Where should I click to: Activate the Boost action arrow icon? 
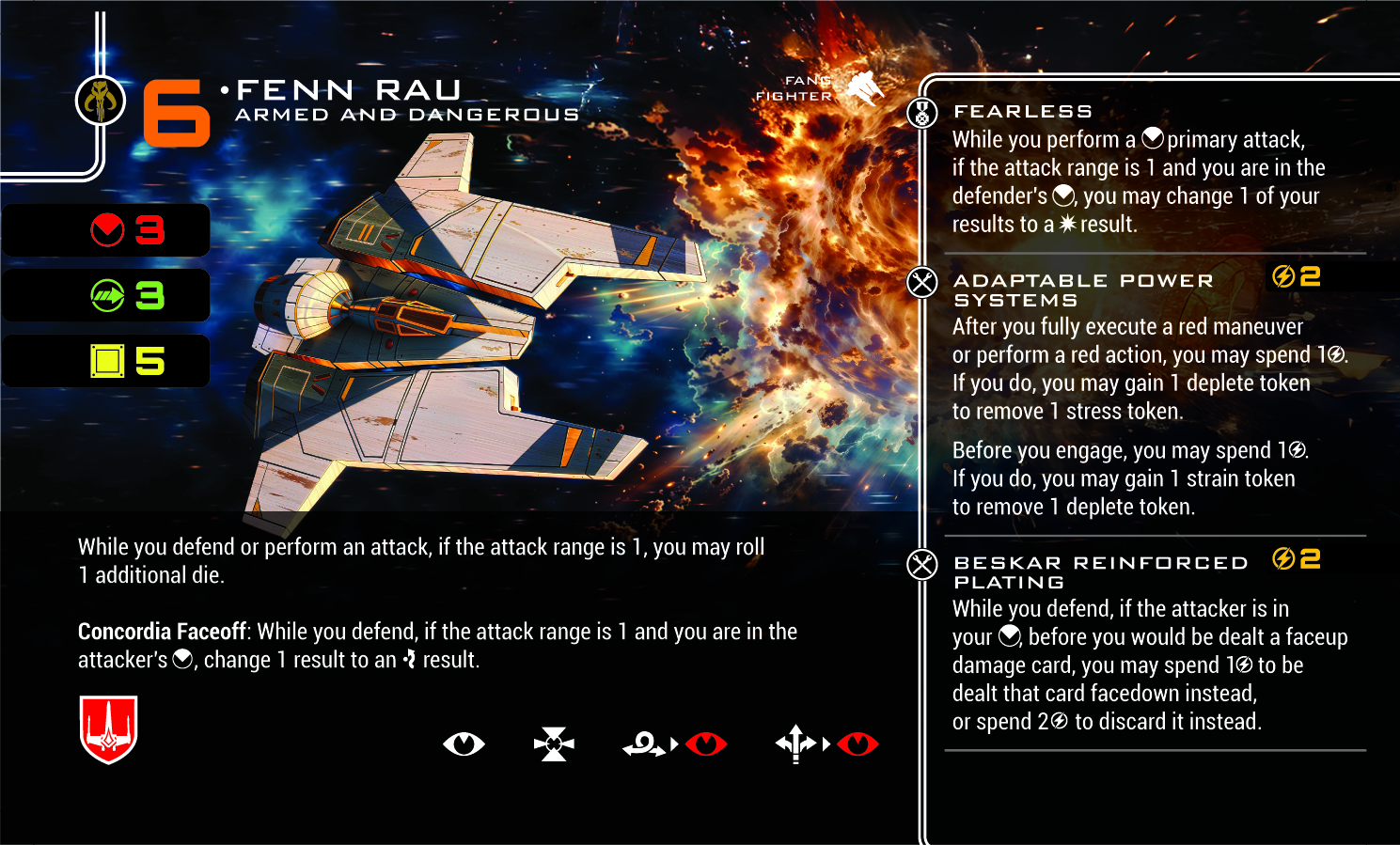coord(795,744)
